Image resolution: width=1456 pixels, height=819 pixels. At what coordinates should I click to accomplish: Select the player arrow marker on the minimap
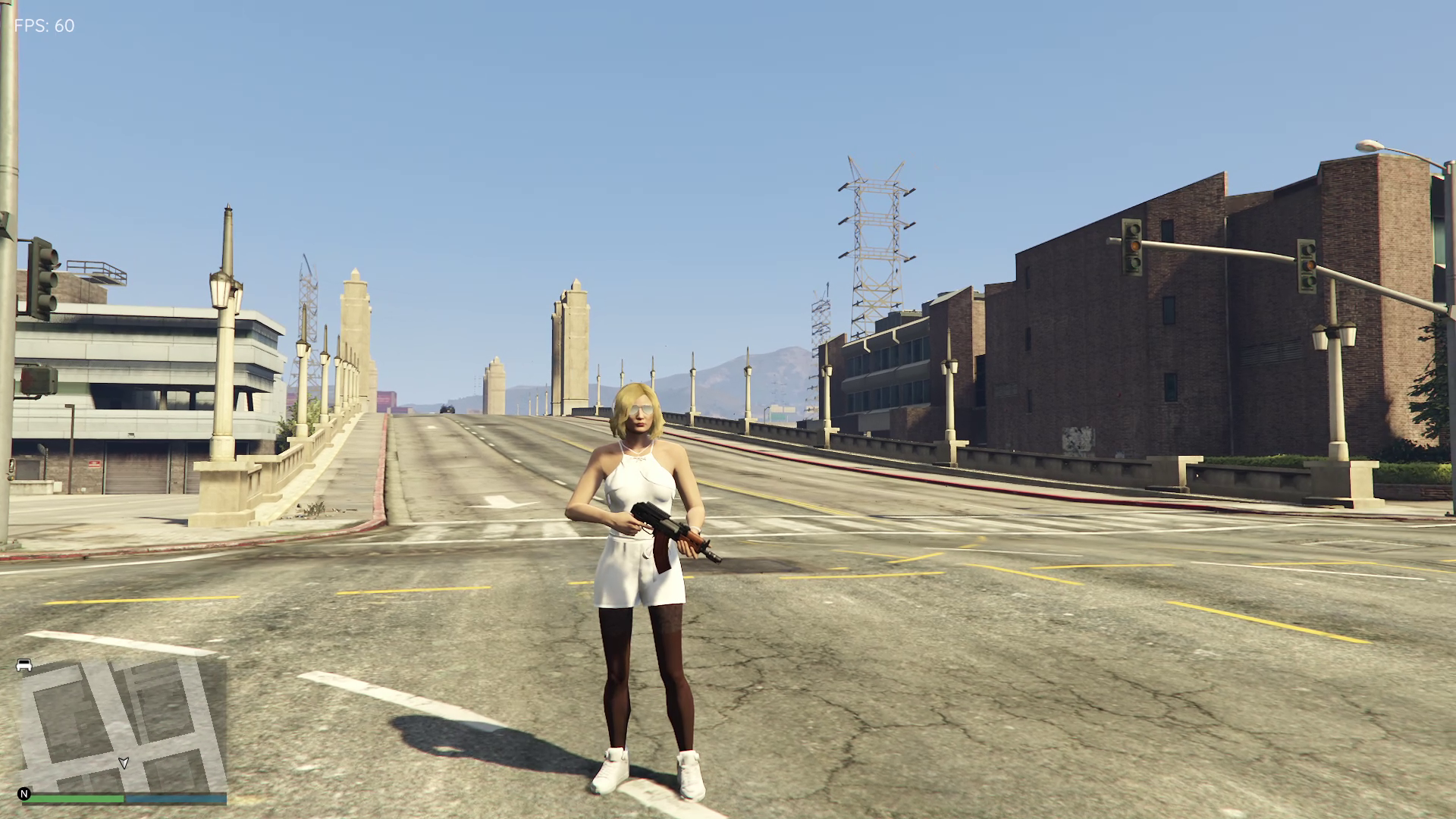click(124, 763)
